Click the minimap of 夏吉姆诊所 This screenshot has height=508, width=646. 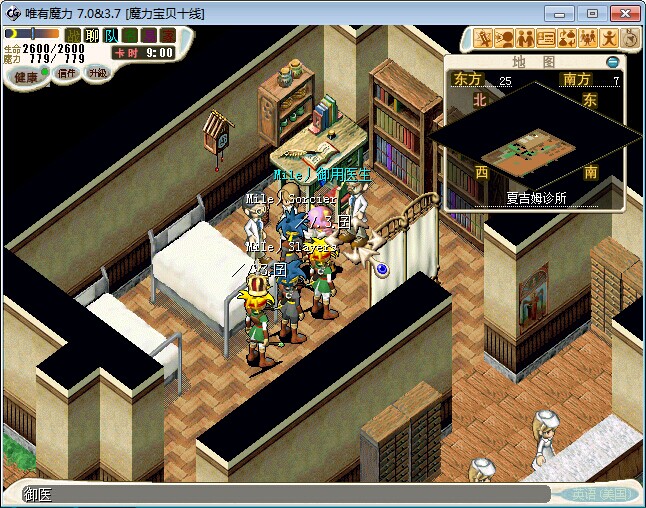pyautogui.click(x=535, y=148)
